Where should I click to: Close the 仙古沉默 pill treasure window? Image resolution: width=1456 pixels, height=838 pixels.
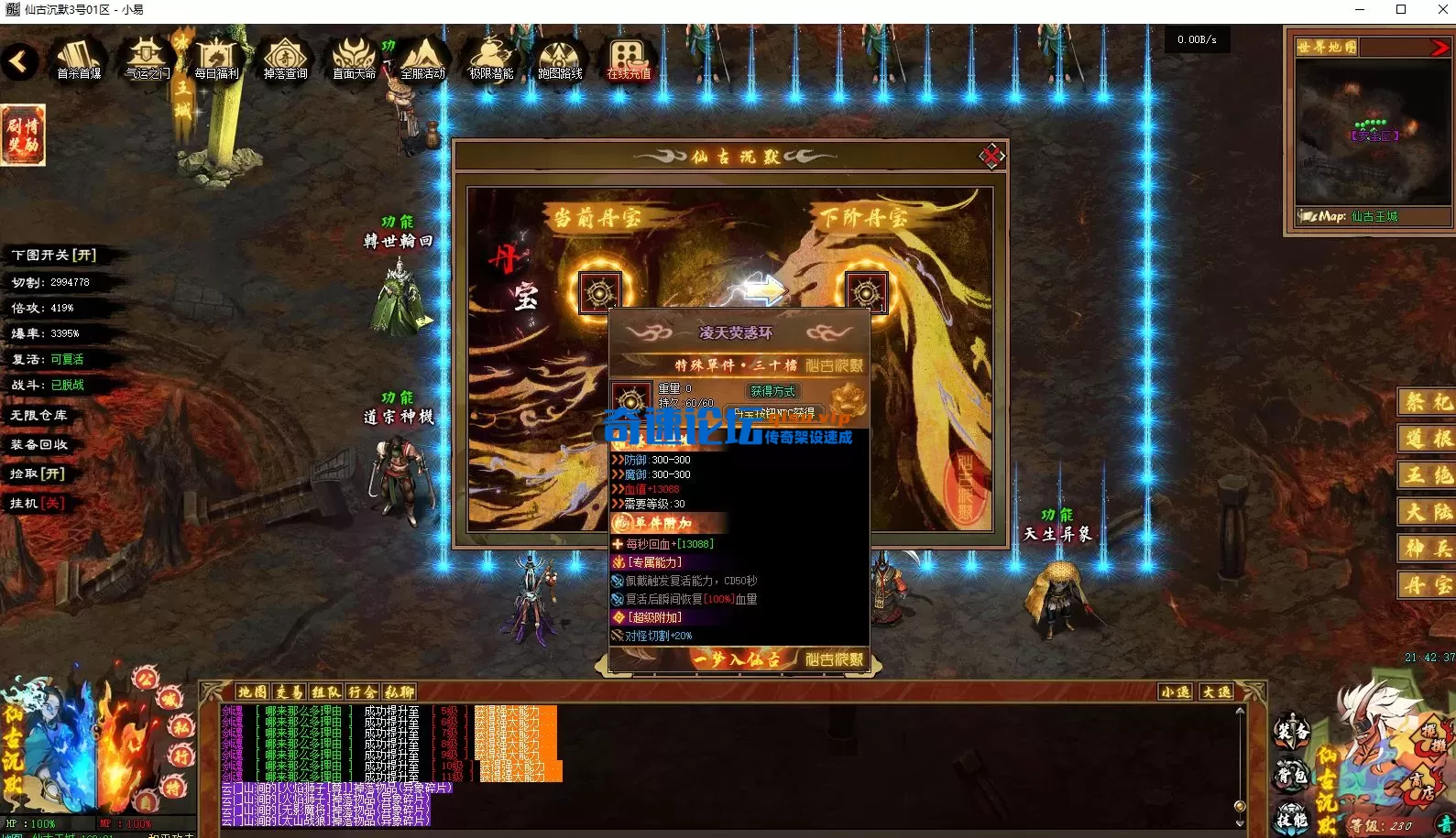tap(991, 157)
